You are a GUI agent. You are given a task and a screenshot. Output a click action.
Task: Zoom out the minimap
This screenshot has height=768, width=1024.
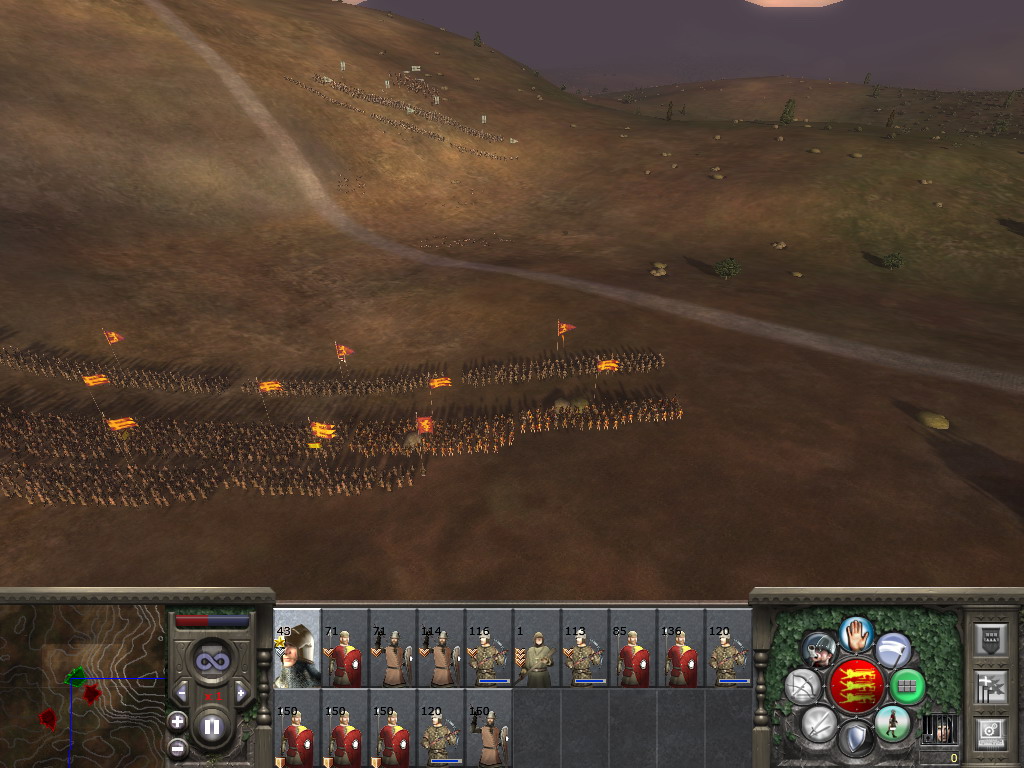(x=177, y=746)
